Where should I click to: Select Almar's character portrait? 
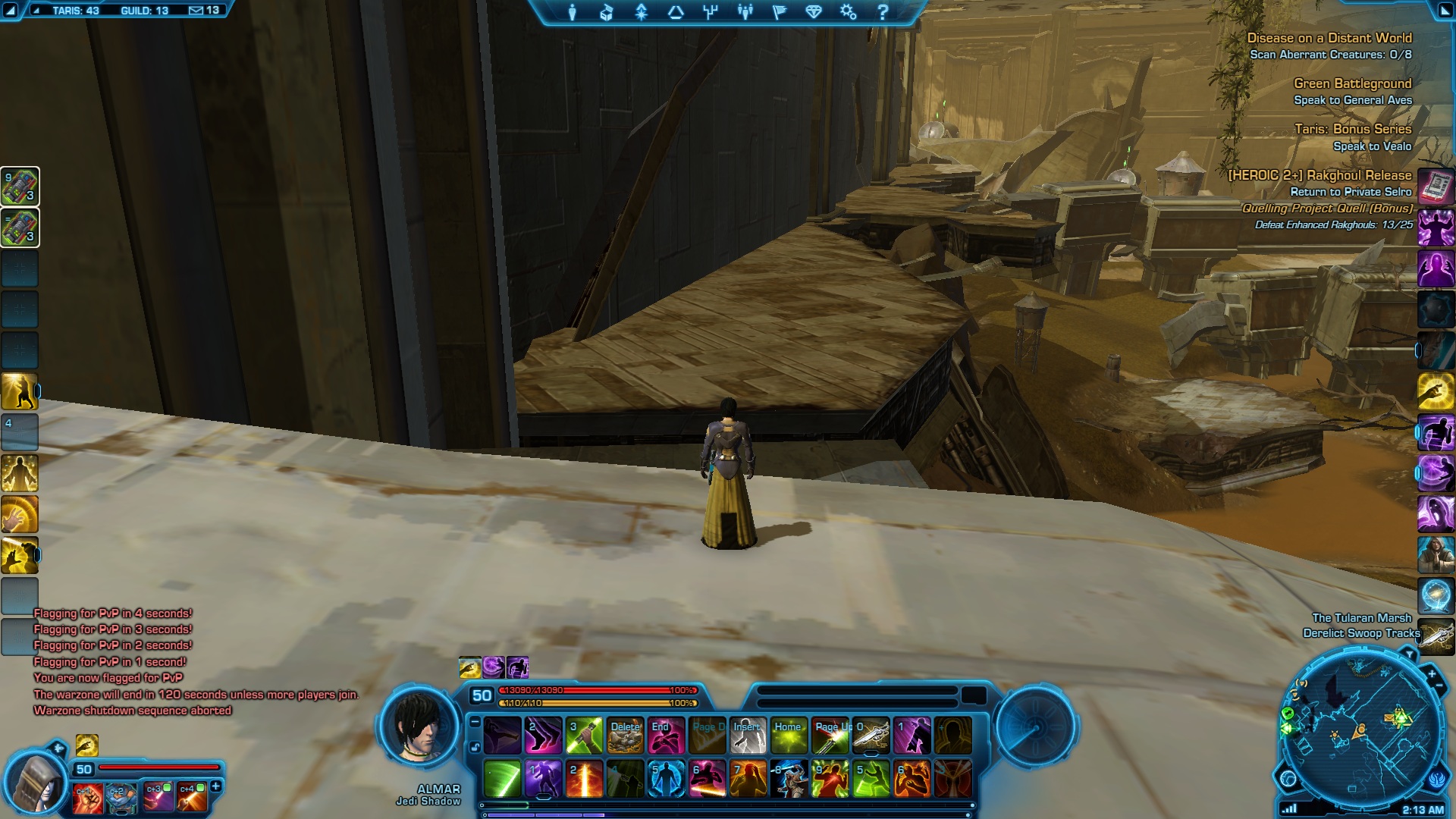coord(419,728)
